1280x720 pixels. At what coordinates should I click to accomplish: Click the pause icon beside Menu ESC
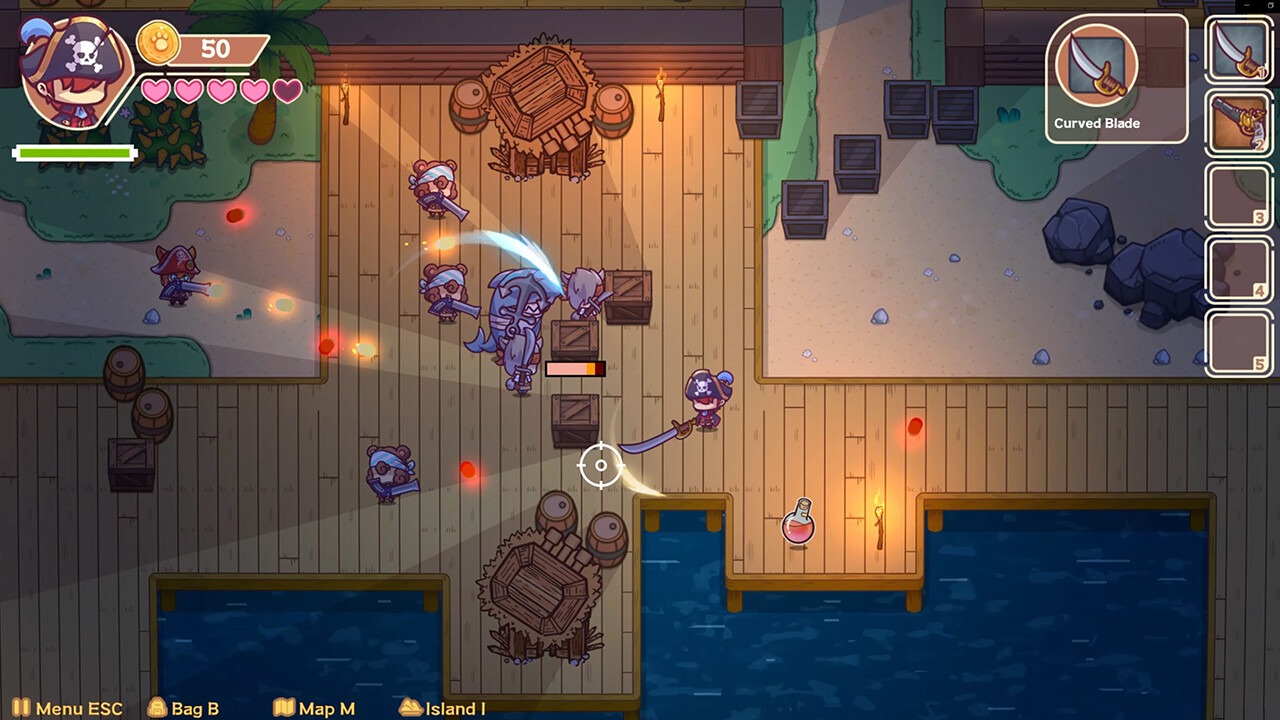click(x=23, y=708)
